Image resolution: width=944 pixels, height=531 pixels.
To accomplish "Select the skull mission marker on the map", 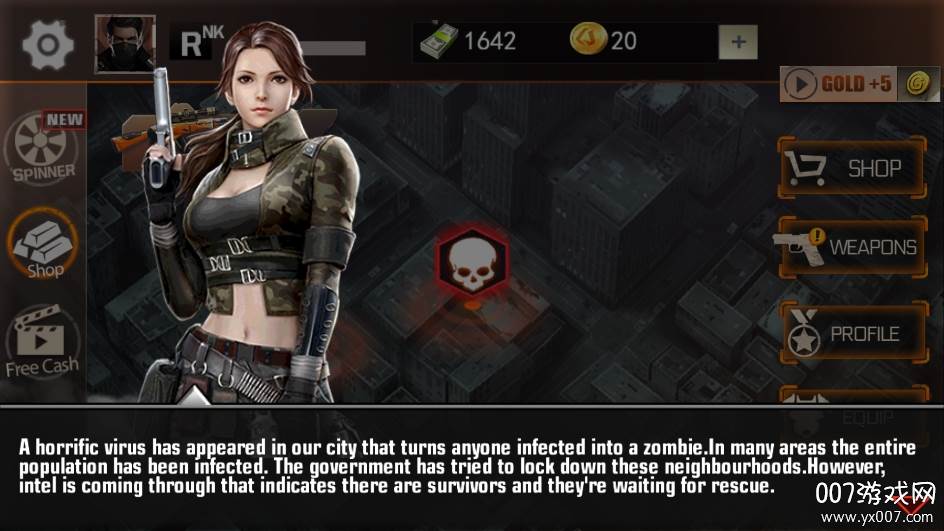I will 468,260.
